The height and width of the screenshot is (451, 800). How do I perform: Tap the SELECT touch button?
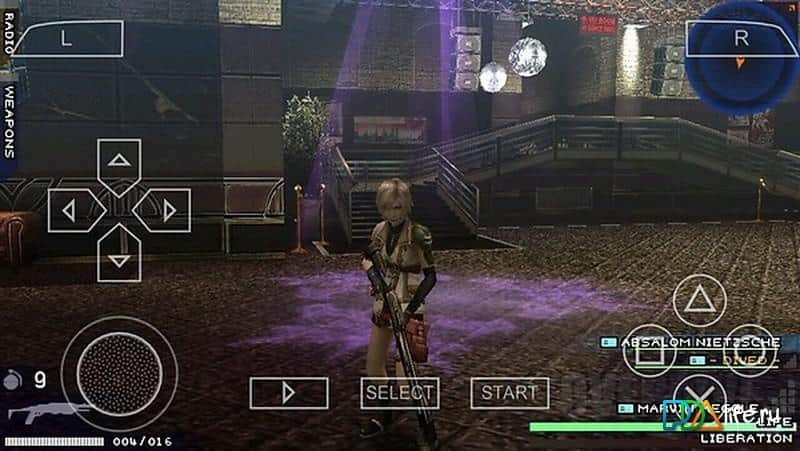tap(399, 393)
